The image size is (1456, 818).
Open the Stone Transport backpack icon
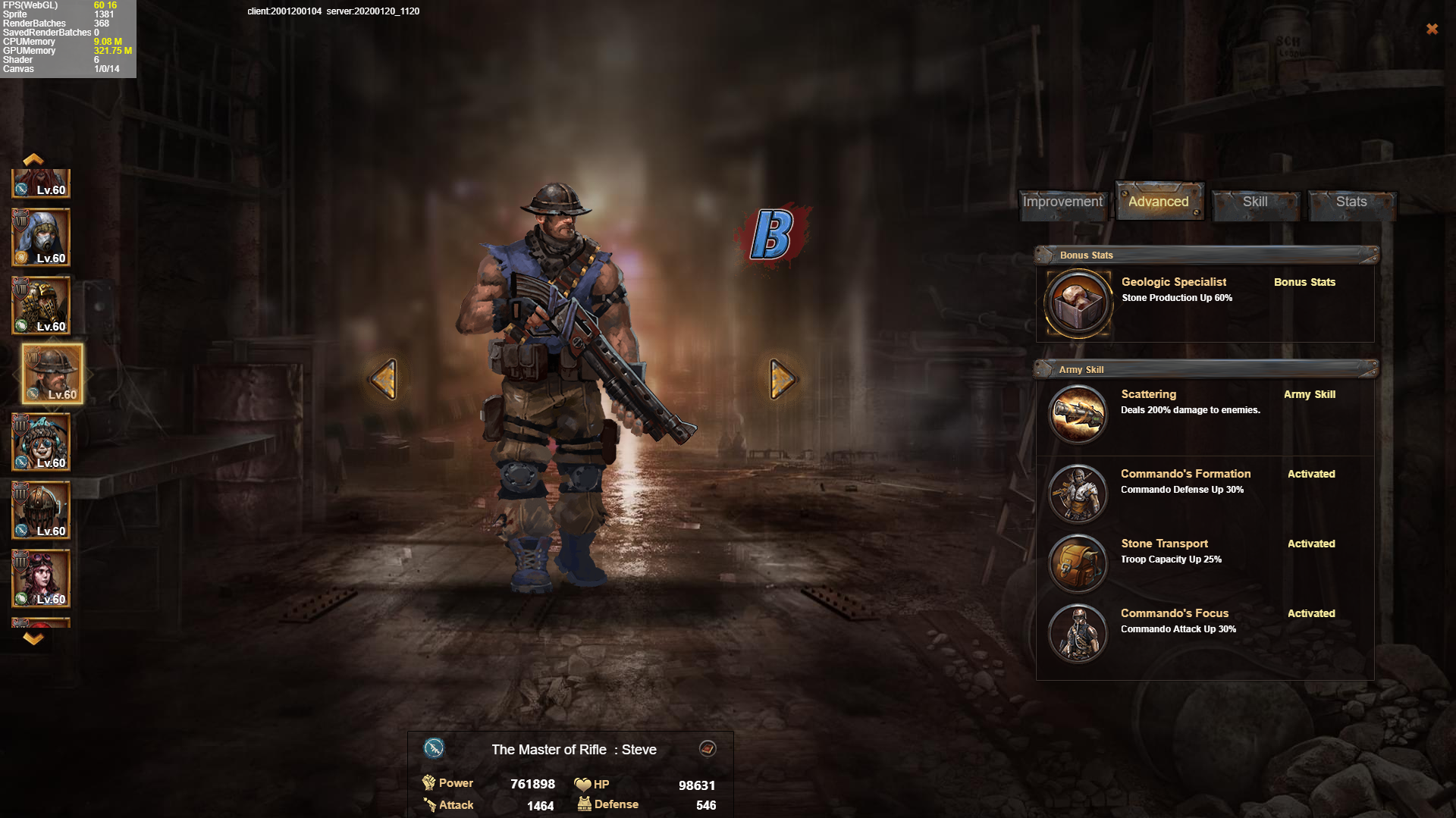[1078, 563]
